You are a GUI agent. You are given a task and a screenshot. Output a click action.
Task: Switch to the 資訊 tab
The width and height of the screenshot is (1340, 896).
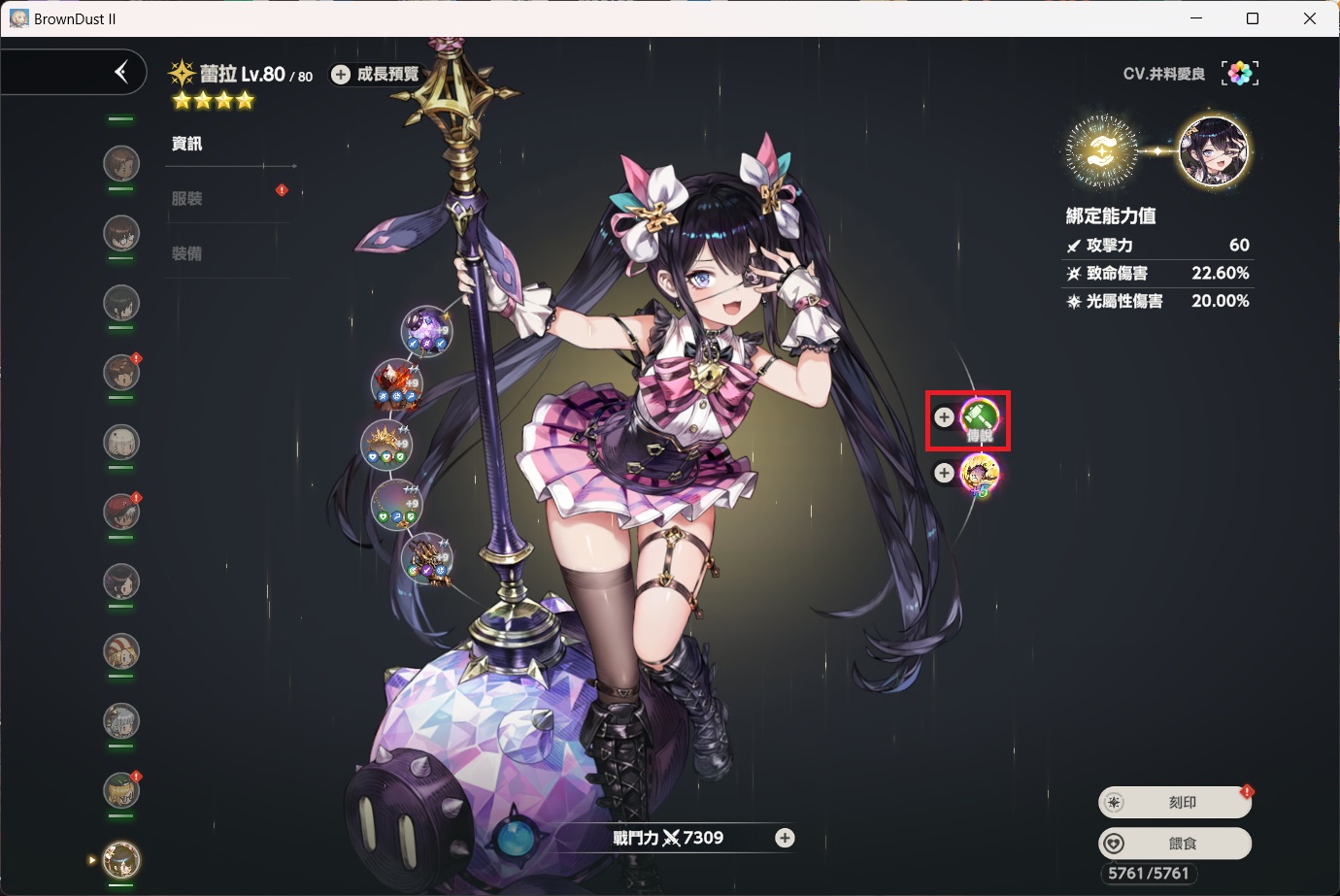click(187, 144)
